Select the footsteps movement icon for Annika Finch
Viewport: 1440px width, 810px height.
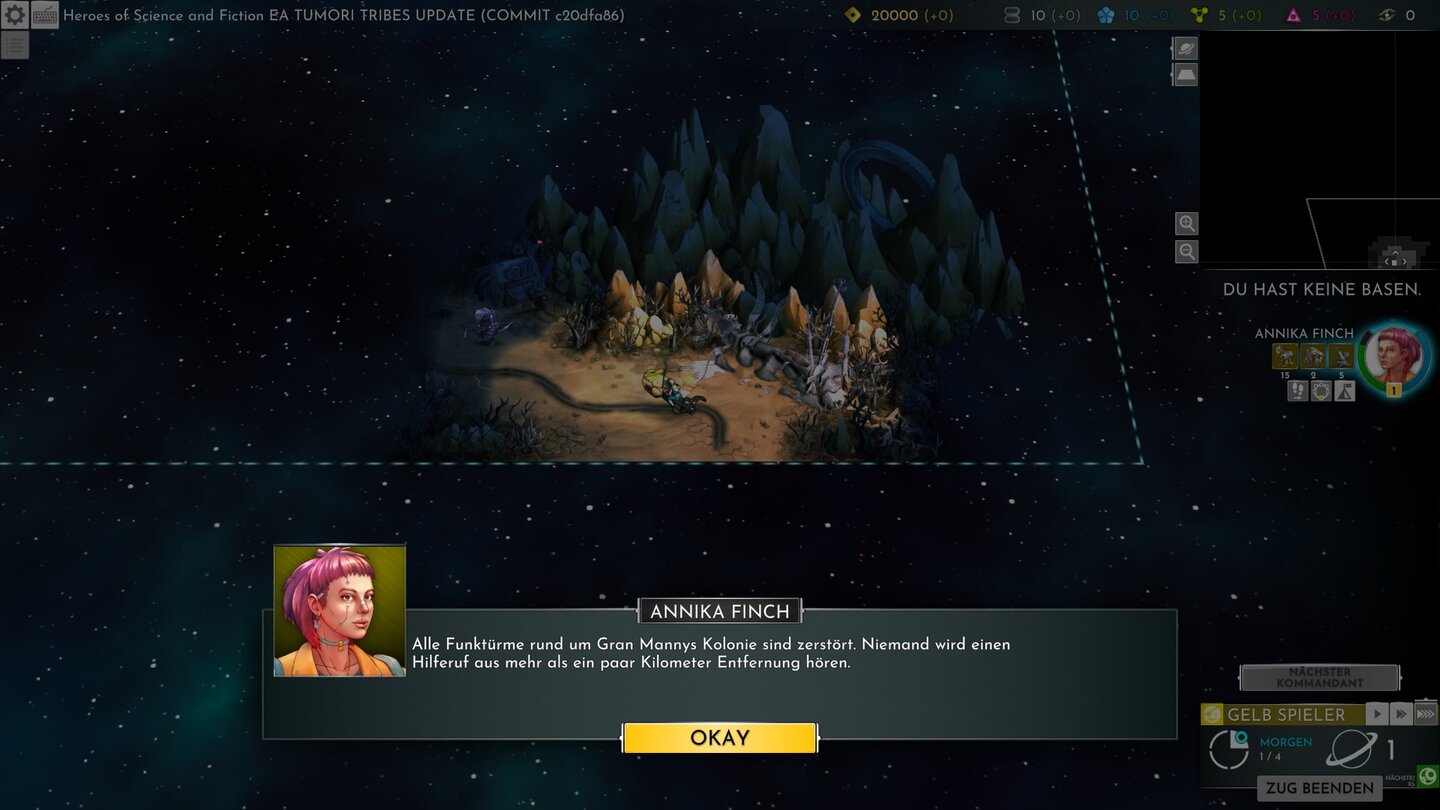tap(1297, 390)
